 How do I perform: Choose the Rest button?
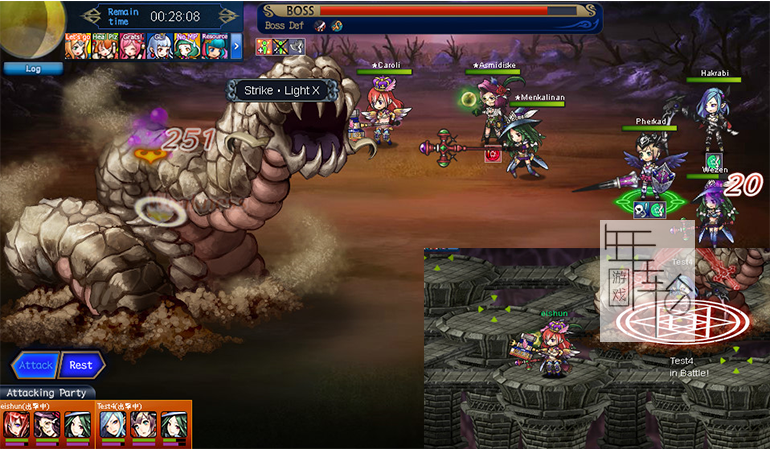[81, 366]
